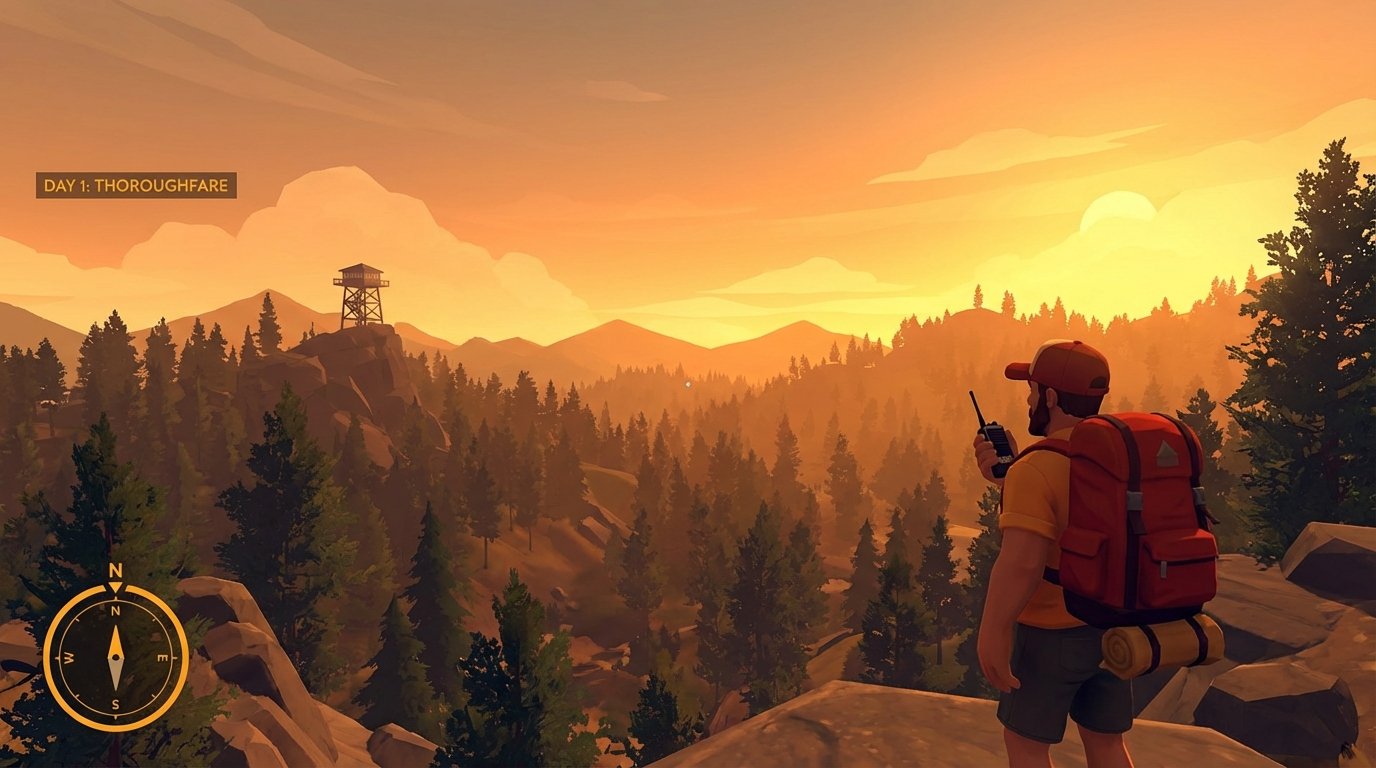Click the outer ring of the compass

tap(52, 656)
